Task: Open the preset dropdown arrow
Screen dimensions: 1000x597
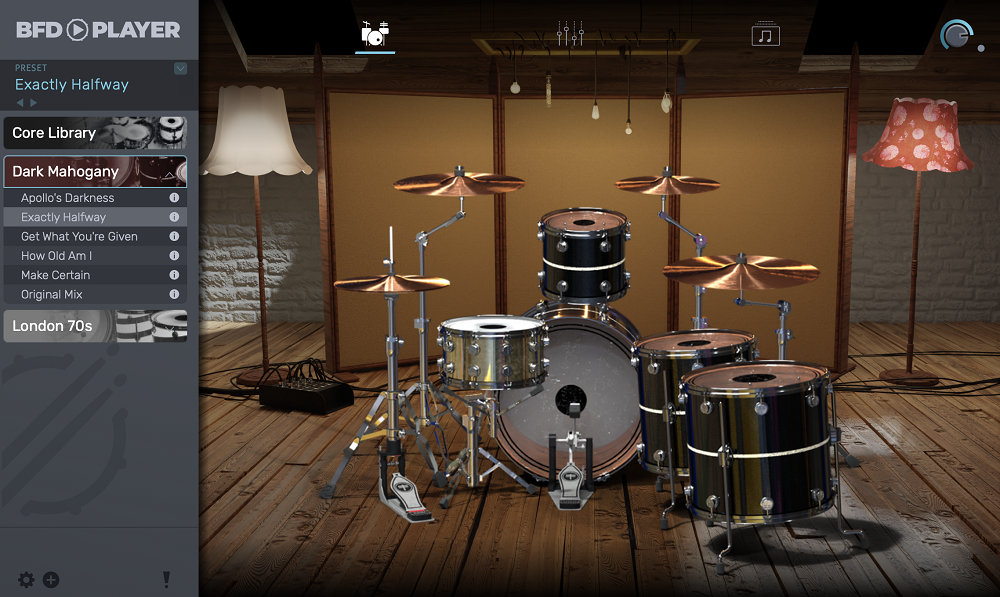Action: coord(180,68)
